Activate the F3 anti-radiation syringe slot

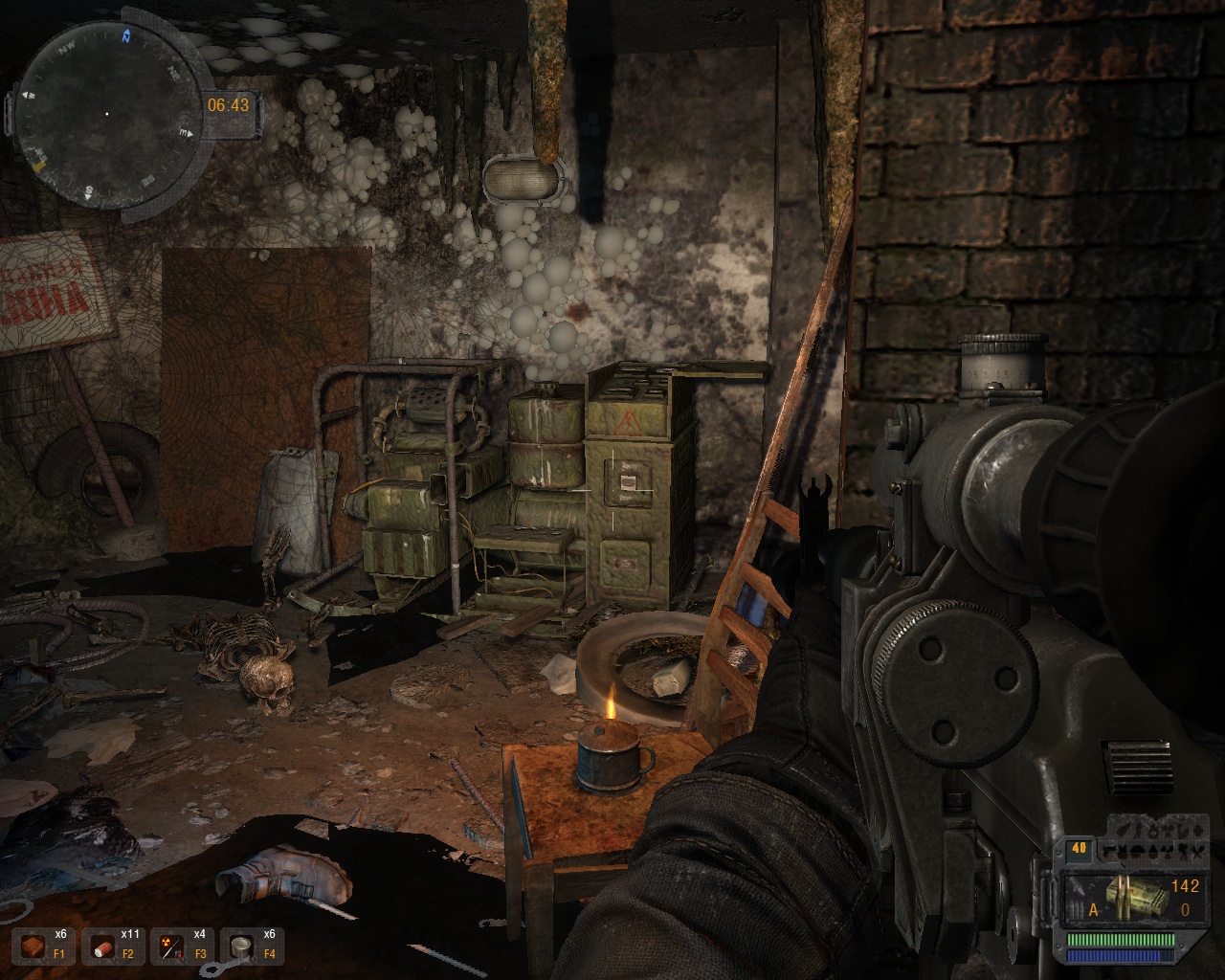point(173,947)
